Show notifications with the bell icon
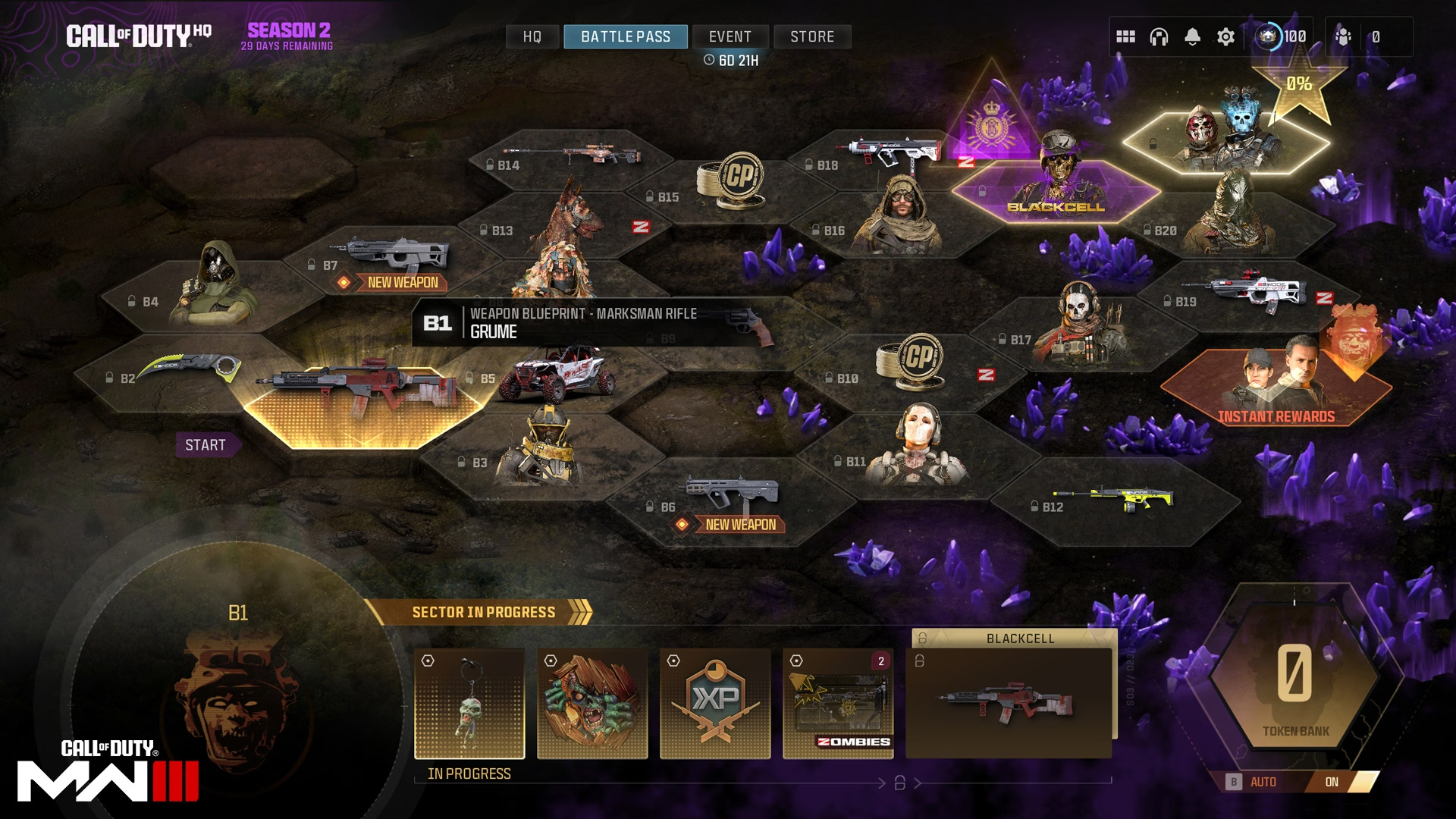 coord(1192,36)
